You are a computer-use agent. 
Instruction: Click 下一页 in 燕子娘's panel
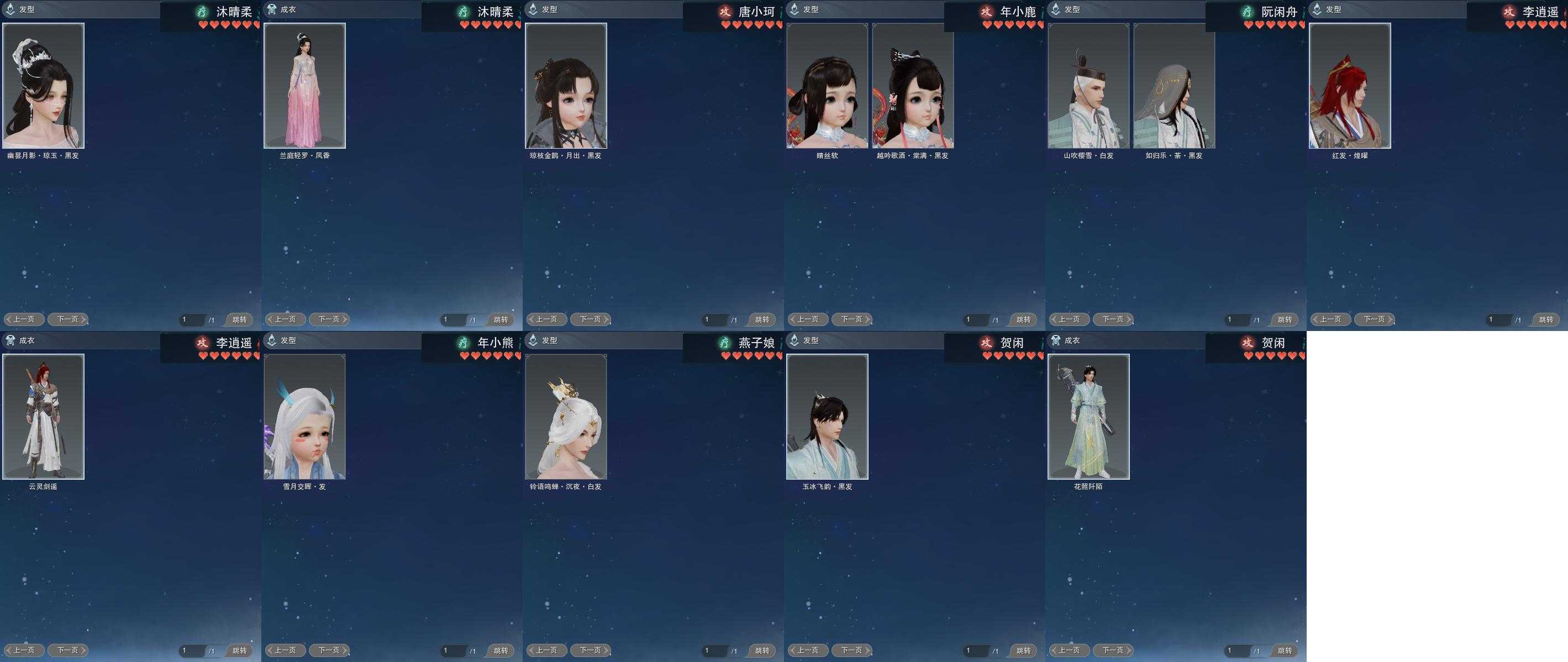591,650
